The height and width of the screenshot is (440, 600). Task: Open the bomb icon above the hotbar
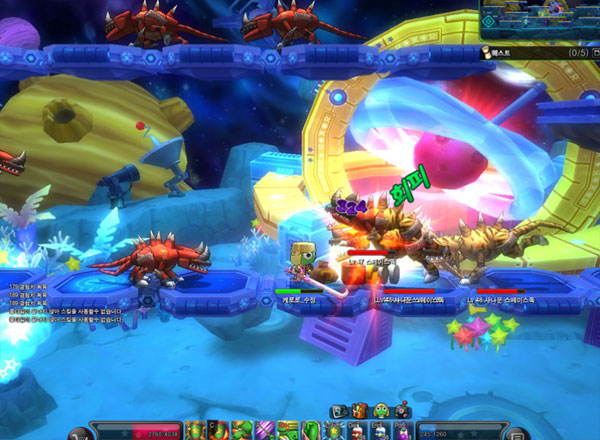401,410
